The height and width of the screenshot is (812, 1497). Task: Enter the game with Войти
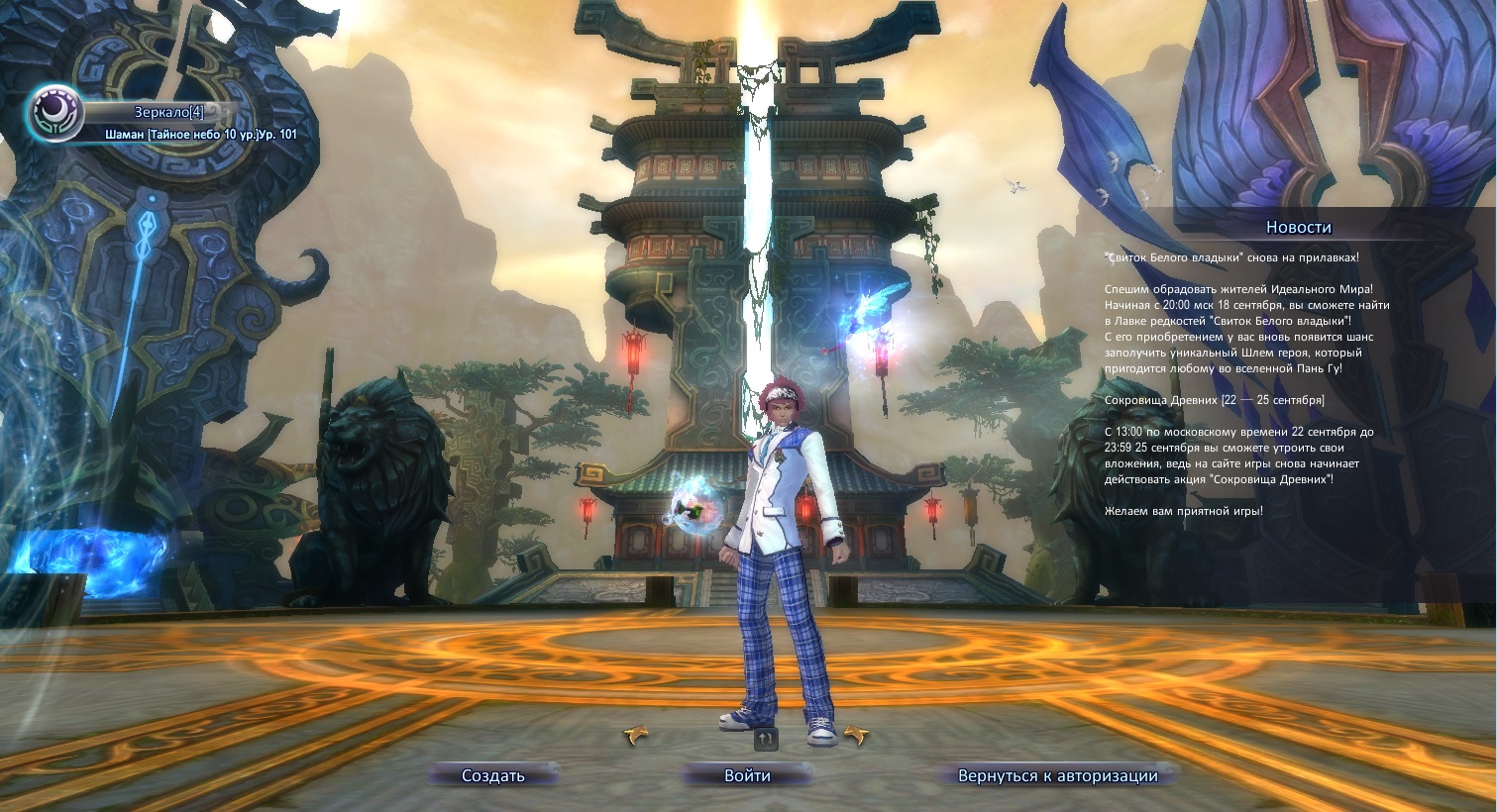point(747,775)
